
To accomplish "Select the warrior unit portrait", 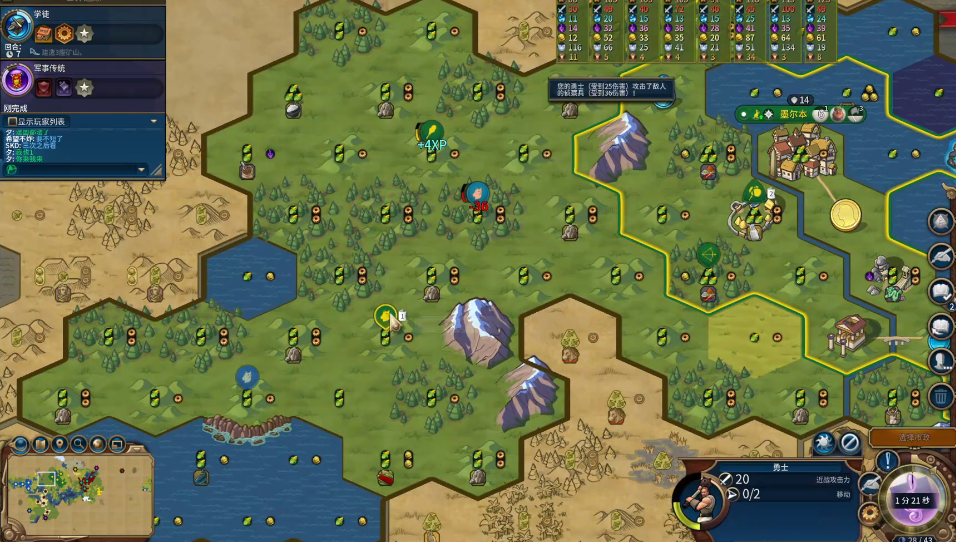I will [x=702, y=499].
